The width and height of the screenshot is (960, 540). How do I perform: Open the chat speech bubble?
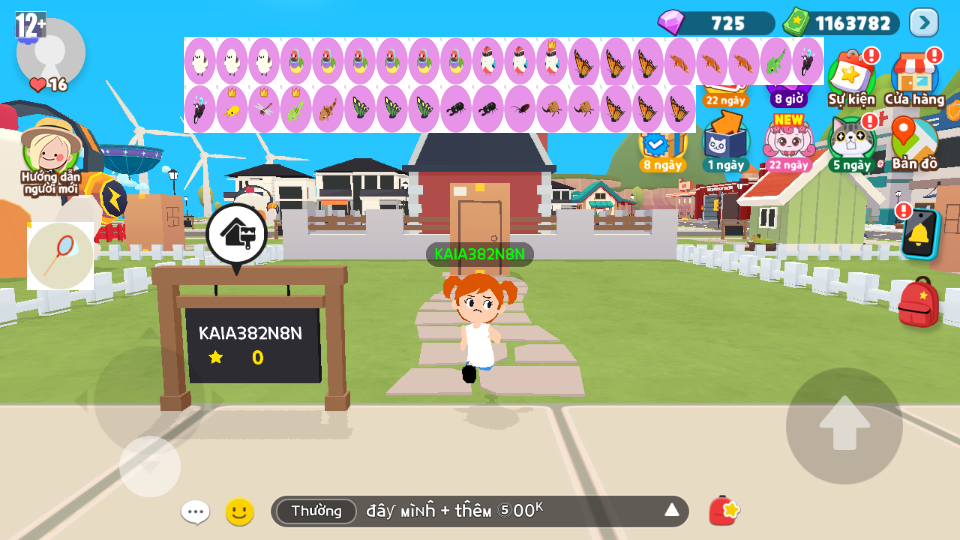point(195,512)
